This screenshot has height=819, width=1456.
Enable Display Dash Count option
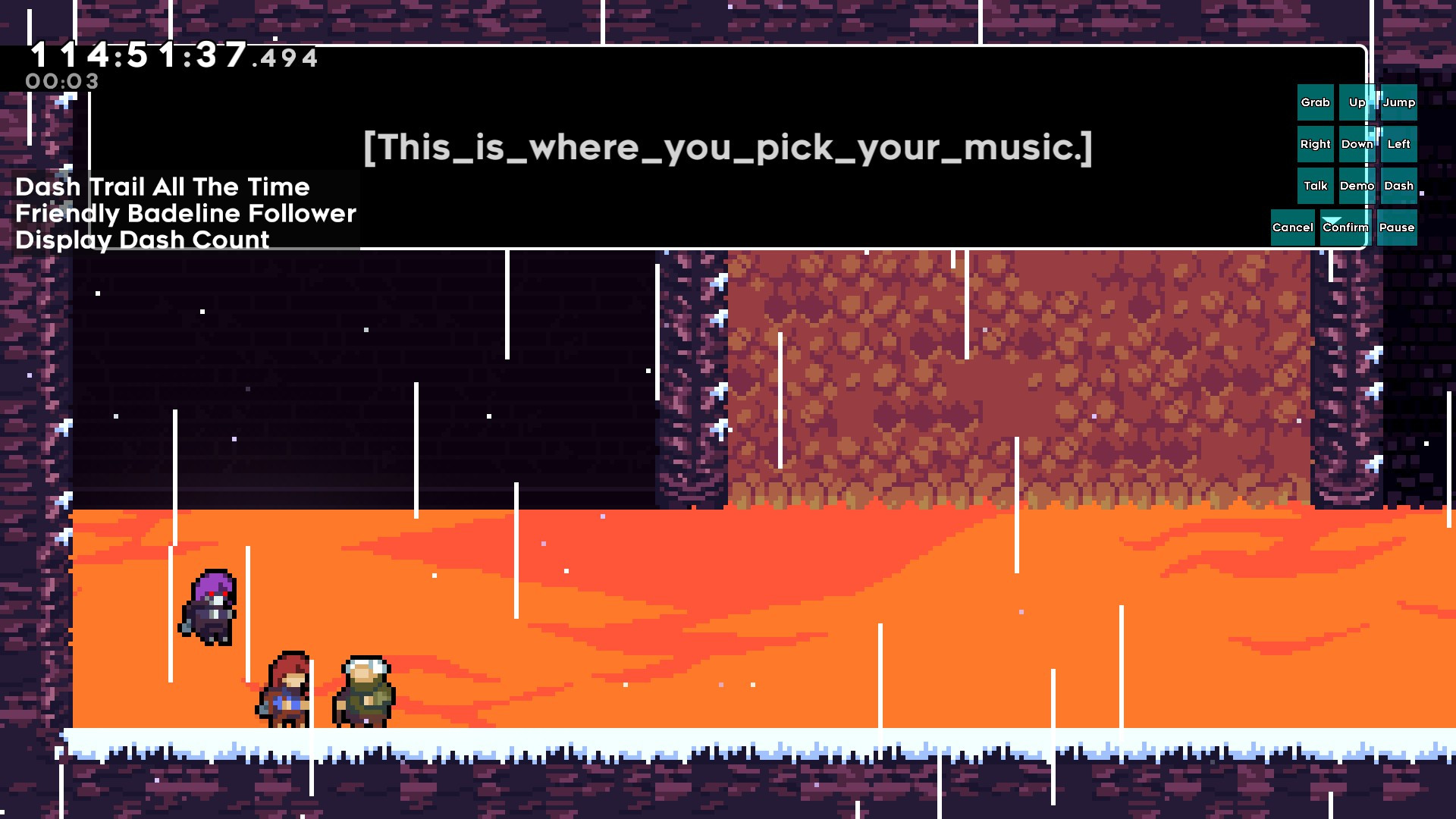[x=143, y=240]
